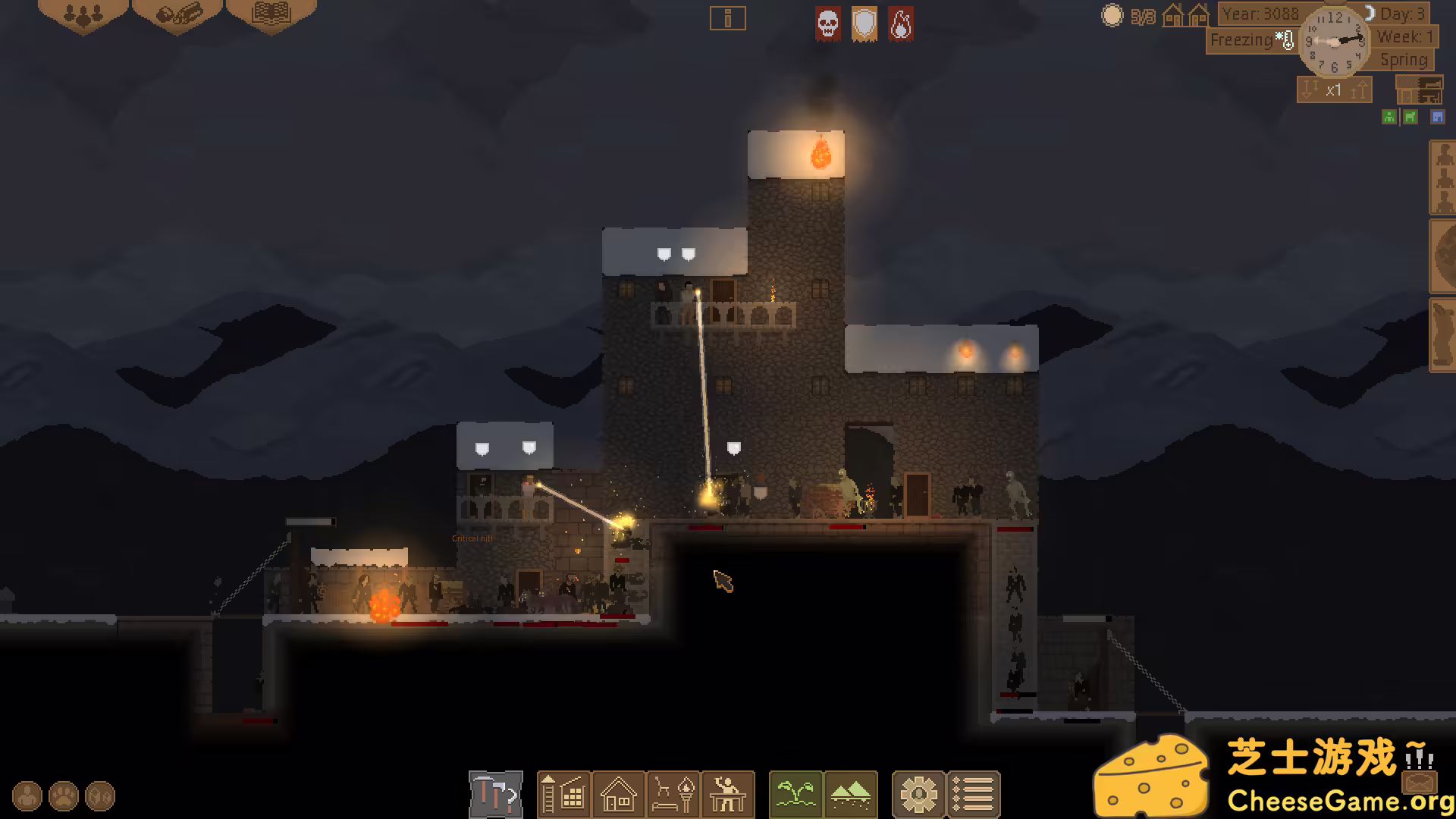Screen dimensions: 1456x819
Task: Open the farming sprout menu
Action: click(795, 795)
